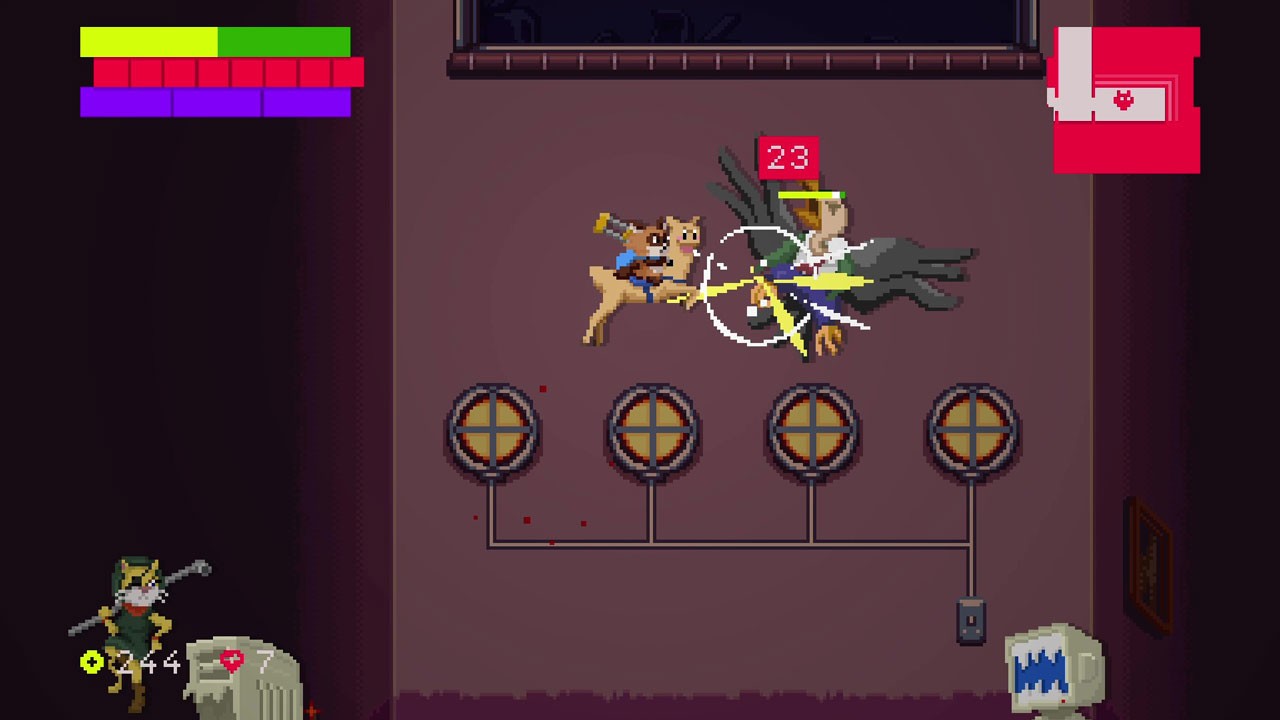Click the pink heart health icon
The height and width of the screenshot is (720, 1280).
point(230,661)
